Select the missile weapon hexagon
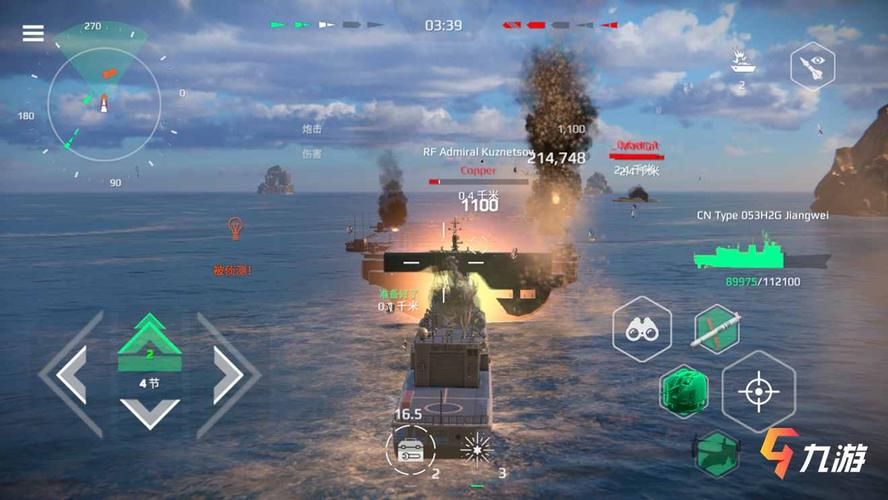This screenshot has height=500, width=888. click(x=717, y=330)
